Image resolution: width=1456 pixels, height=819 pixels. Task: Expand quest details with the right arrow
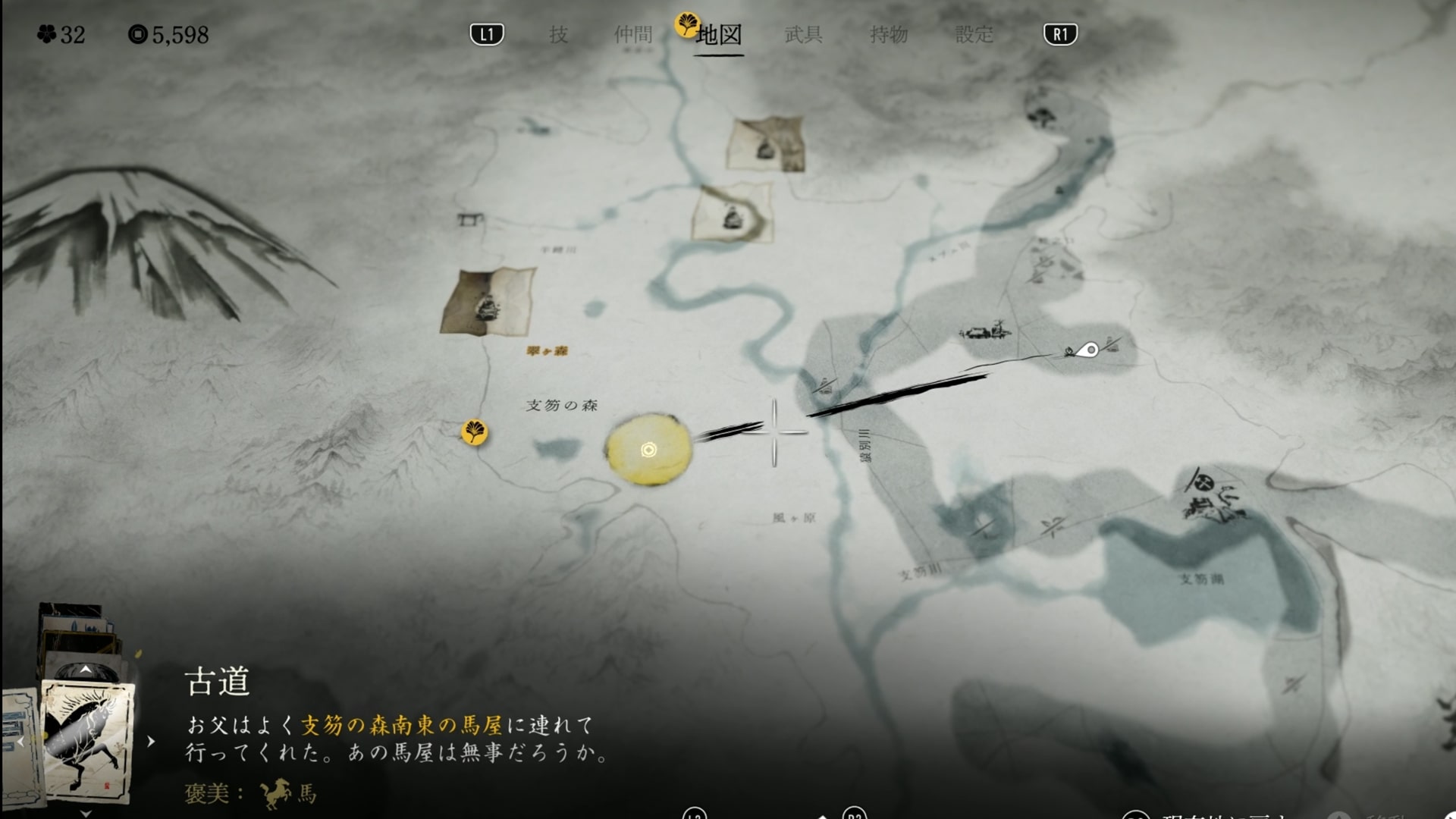point(151,741)
